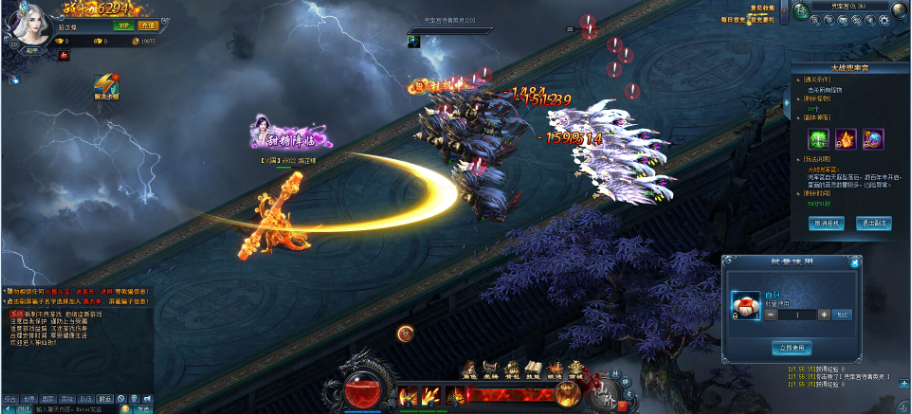Set batch quantity to maximum
This screenshot has width=912, height=414.
842,314
